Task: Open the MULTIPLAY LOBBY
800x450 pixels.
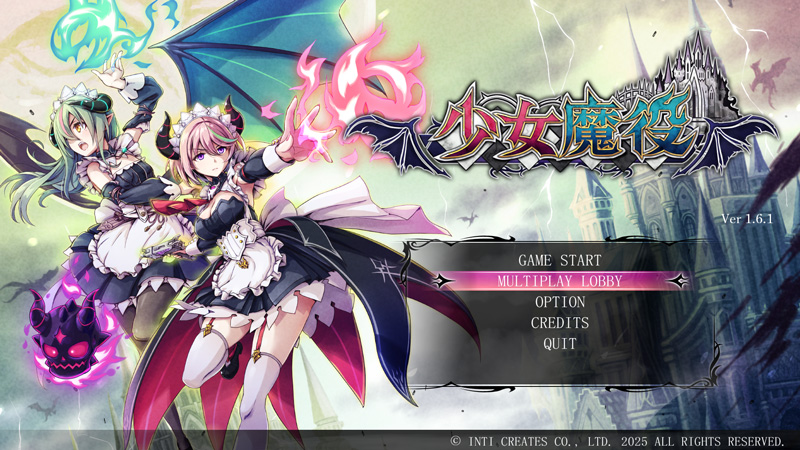Action: [x=559, y=281]
